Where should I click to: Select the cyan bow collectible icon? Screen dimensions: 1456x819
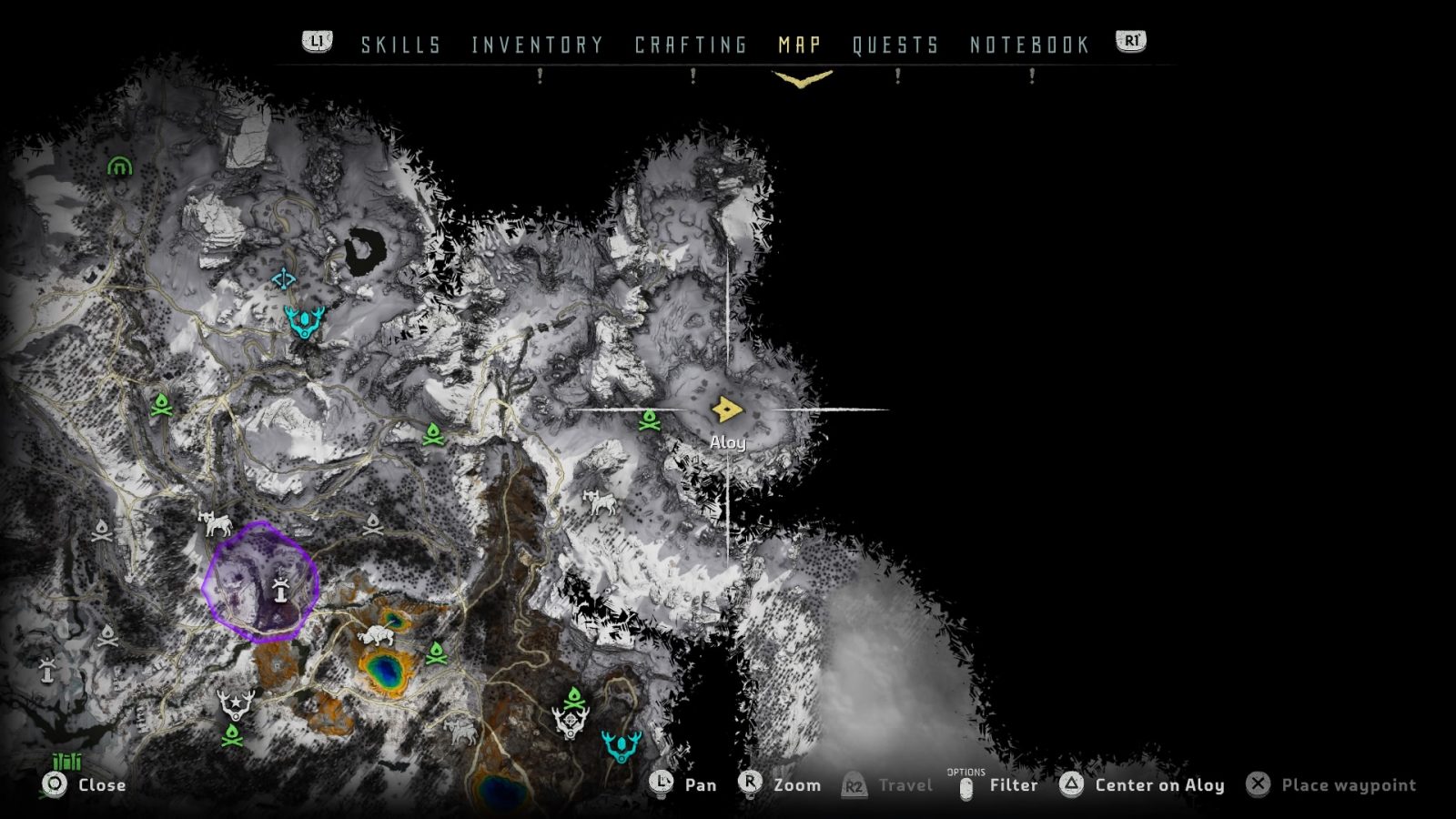pos(281,280)
